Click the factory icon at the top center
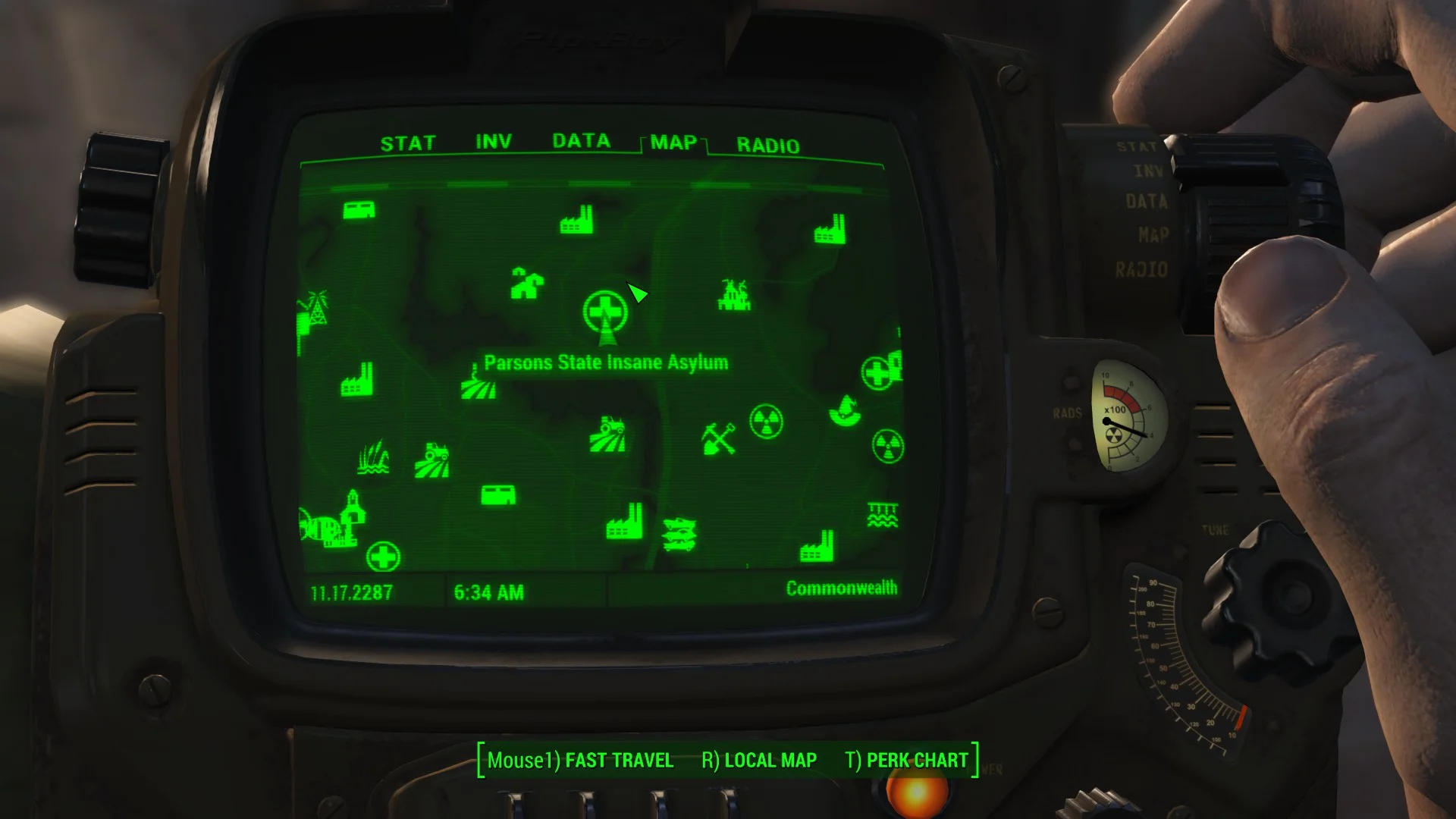The width and height of the screenshot is (1456, 819). [578, 221]
